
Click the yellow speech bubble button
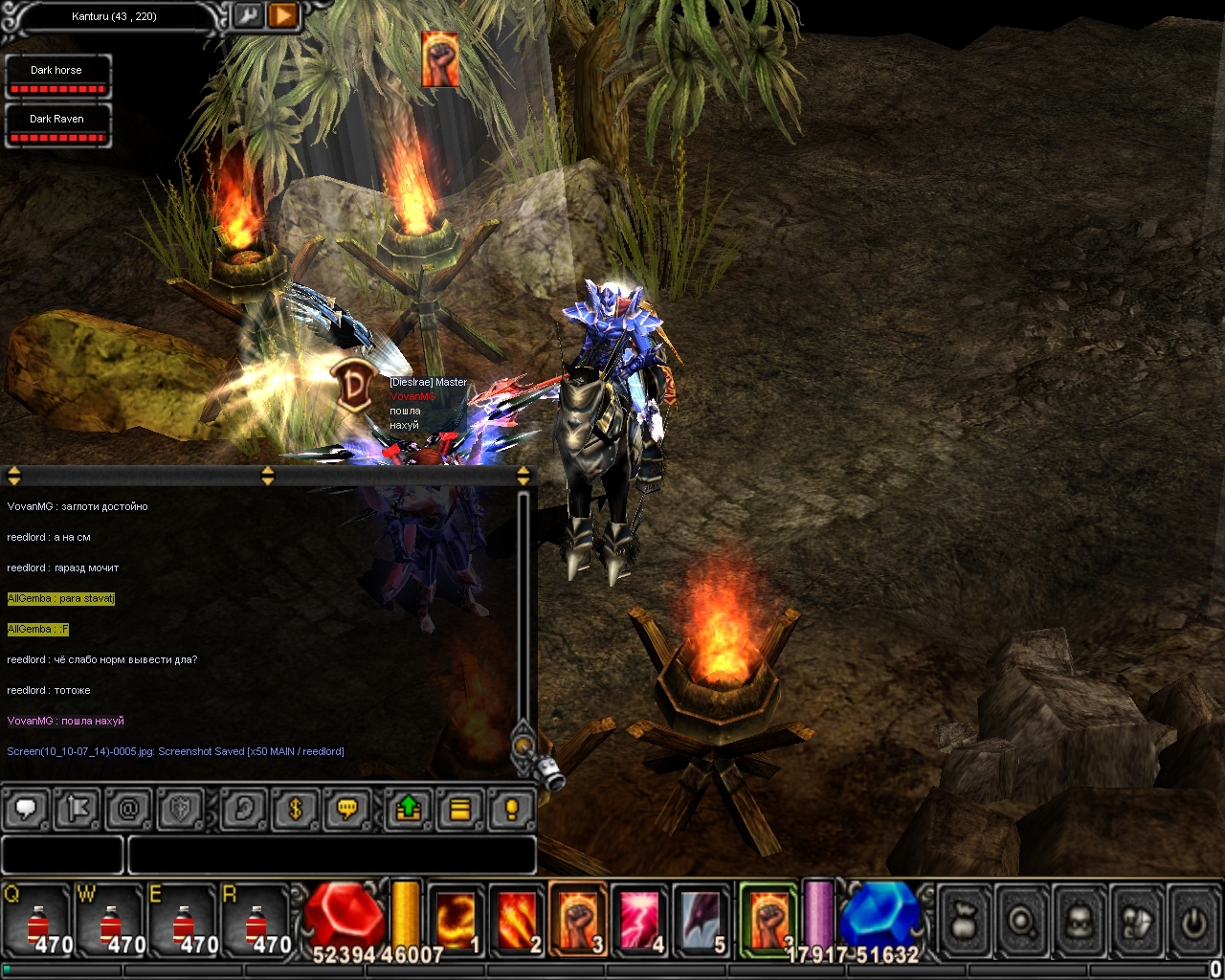tap(347, 810)
